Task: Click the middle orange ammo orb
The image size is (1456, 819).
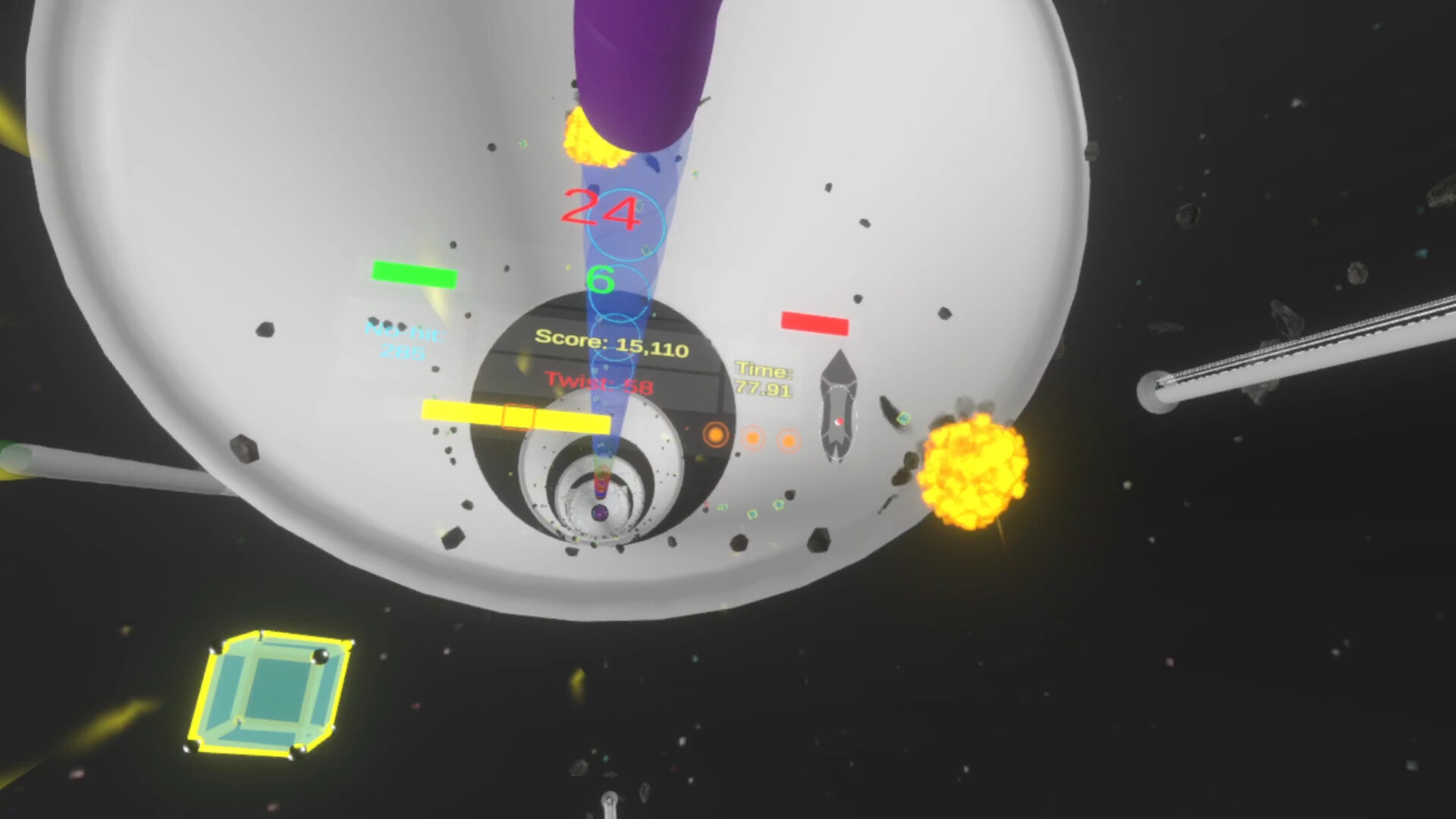Action: 753,439
